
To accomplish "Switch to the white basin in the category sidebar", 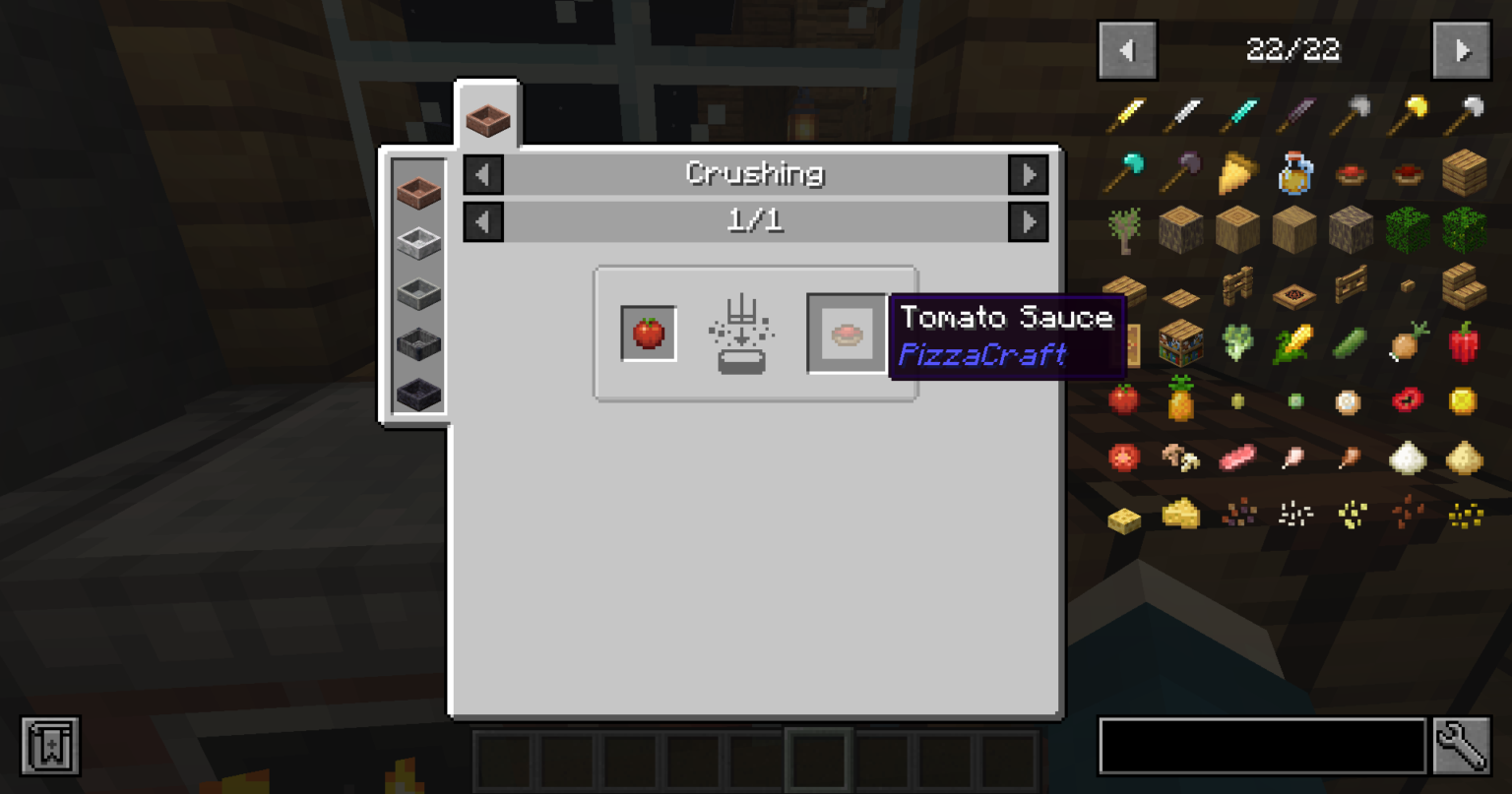I will 417,241.
